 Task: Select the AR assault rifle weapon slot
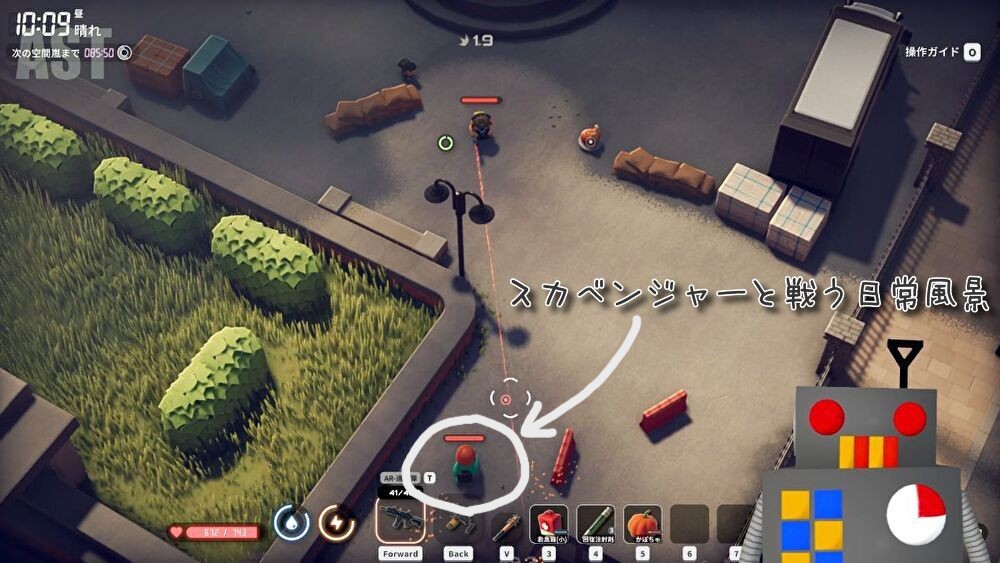point(399,520)
